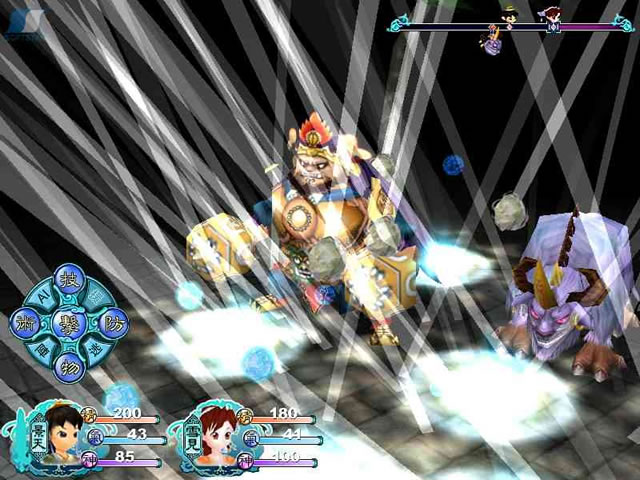This screenshot has height=480, width=640.
Task: Attack with the center 擊 command
Action: [70, 323]
